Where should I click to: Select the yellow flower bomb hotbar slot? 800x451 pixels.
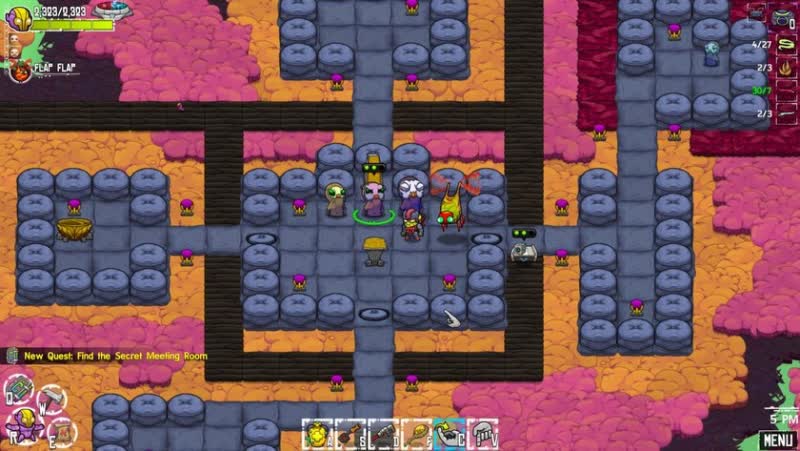coord(318,433)
